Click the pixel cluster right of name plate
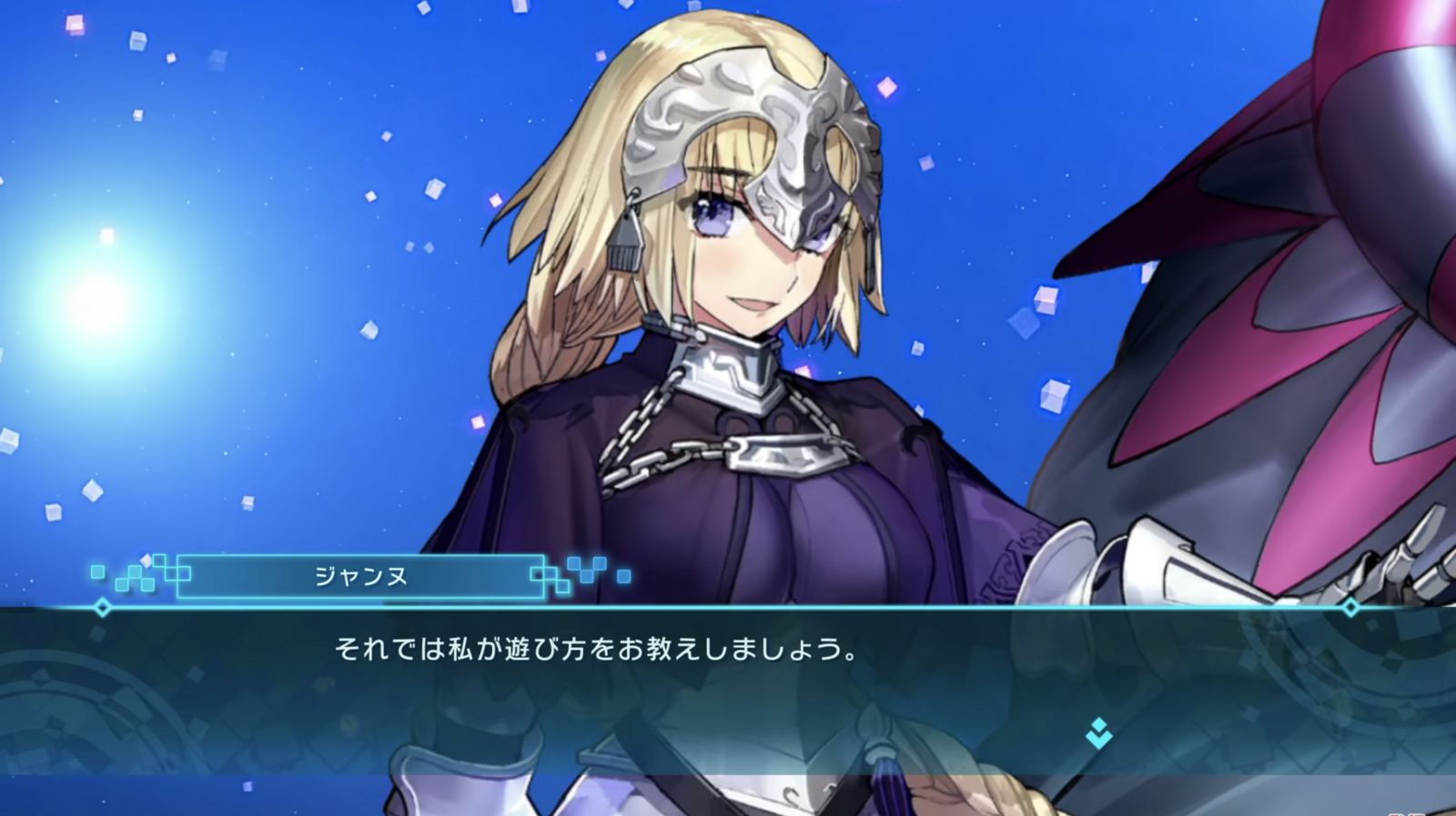The height and width of the screenshot is (816, 1456). [x=582, y=573]
